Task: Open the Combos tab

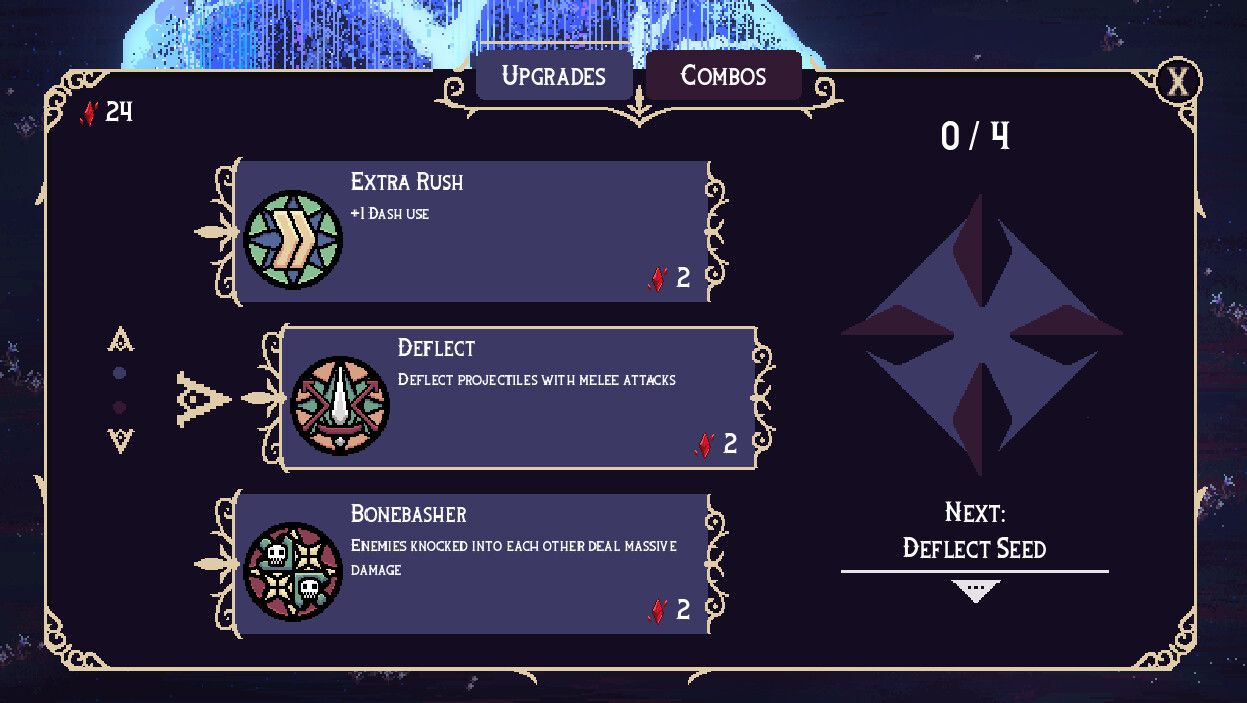Action: click(x=723, y=76)
